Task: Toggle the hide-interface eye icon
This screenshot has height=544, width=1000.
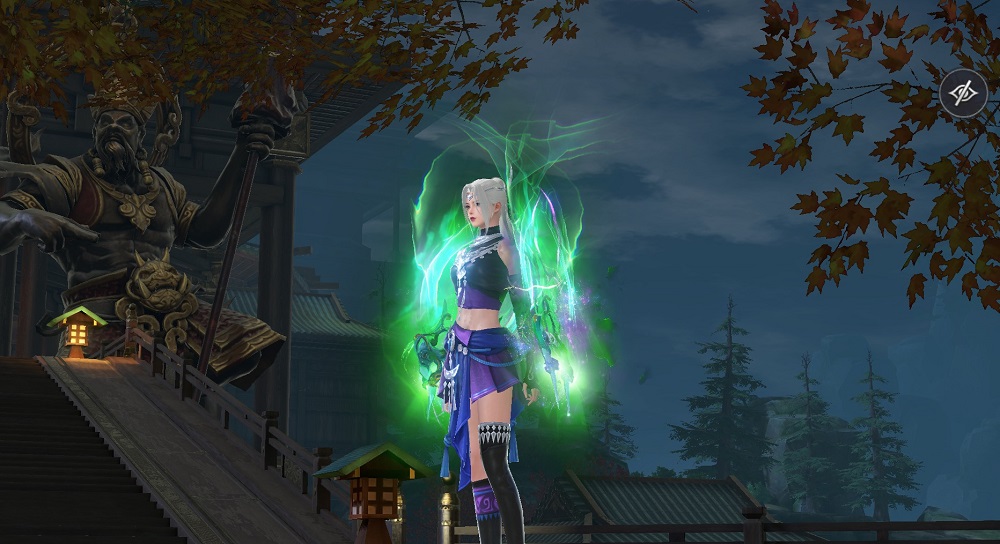Action: [964, 93]
